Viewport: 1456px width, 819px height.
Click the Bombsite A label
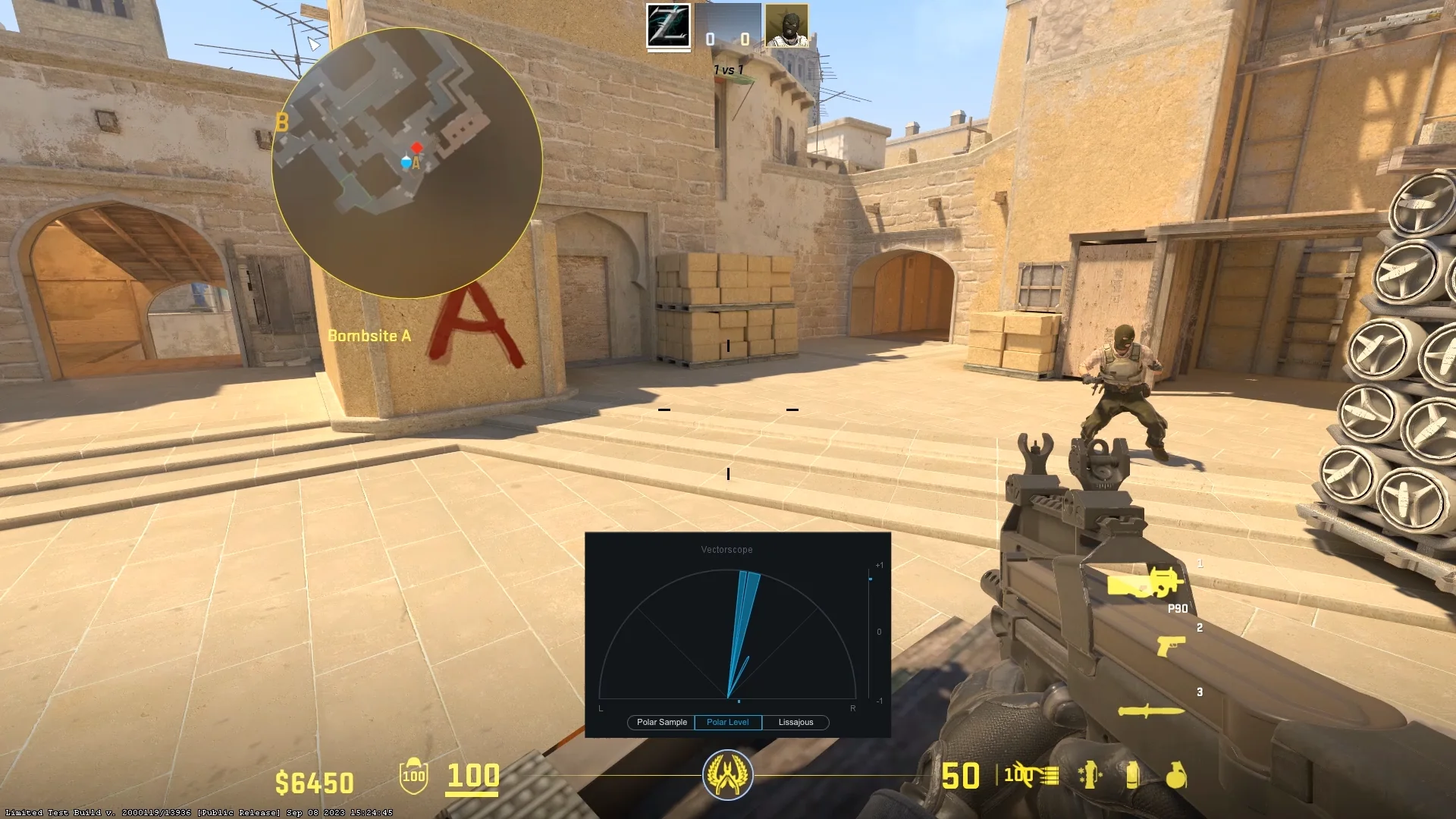(x=369, y=335)
